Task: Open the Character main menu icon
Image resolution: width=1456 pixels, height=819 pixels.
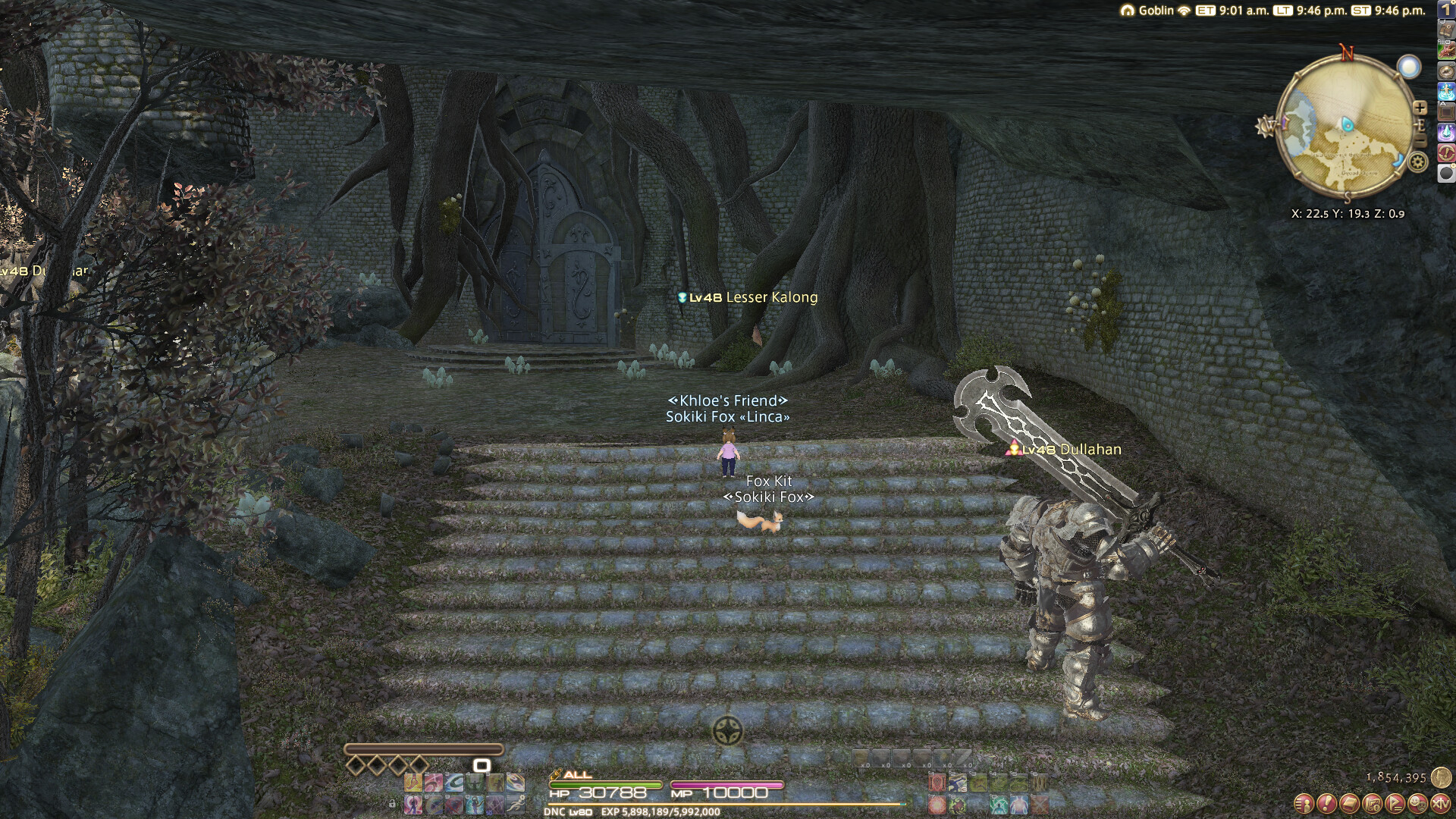Action: click(1304, 803)
